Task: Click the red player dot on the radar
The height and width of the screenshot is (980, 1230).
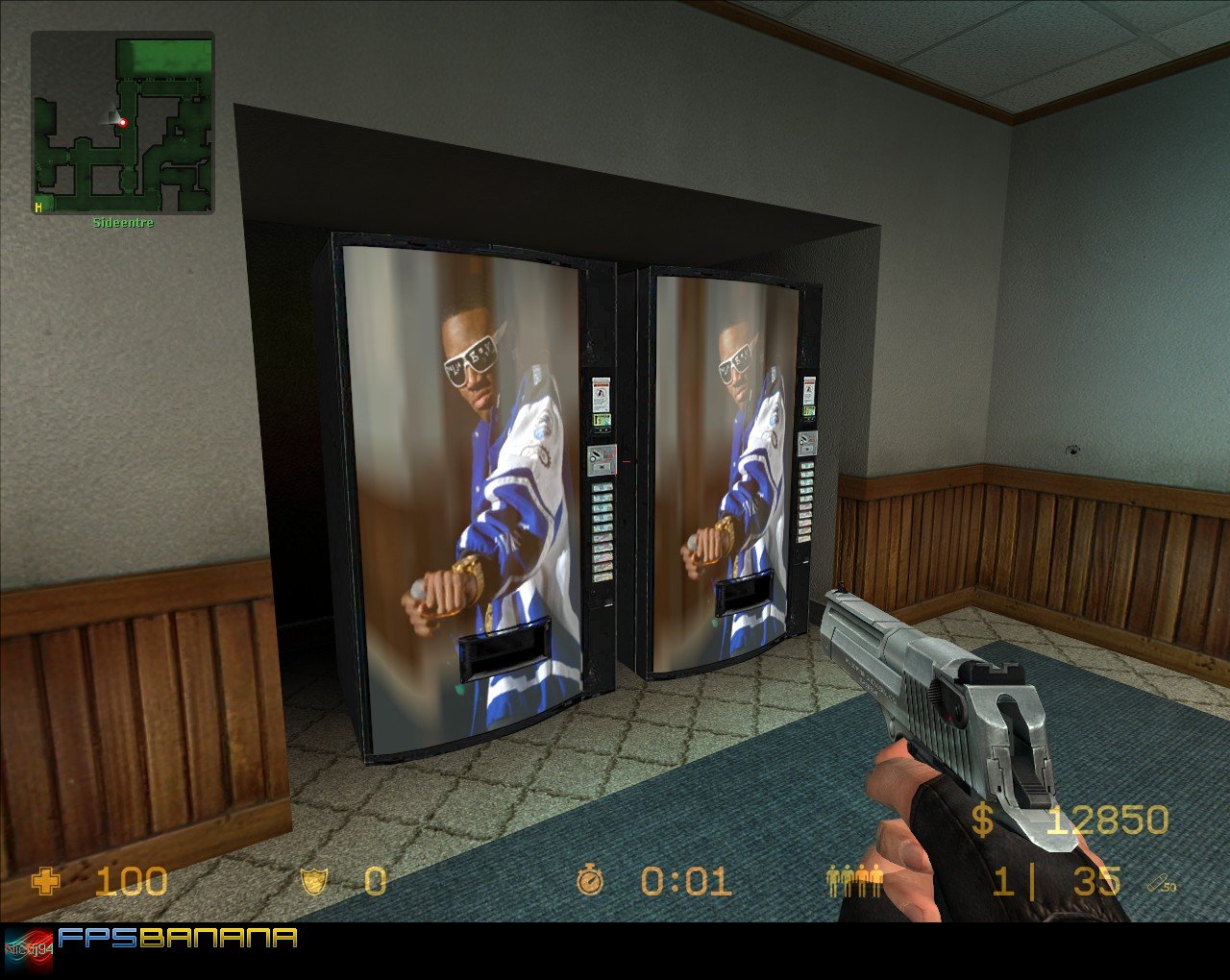Action: tap(121, 122)
